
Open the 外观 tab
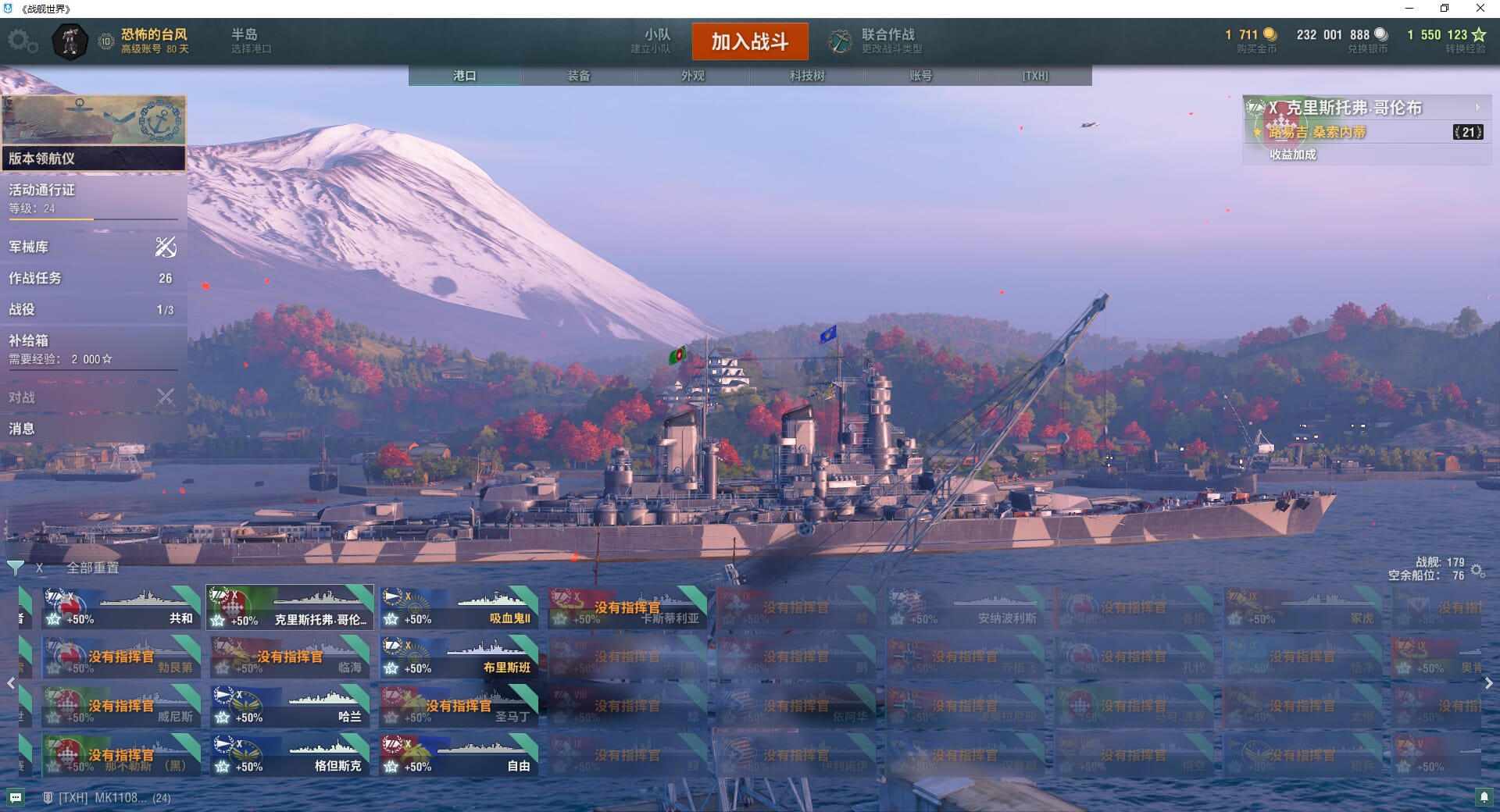(x=693, y=76)
